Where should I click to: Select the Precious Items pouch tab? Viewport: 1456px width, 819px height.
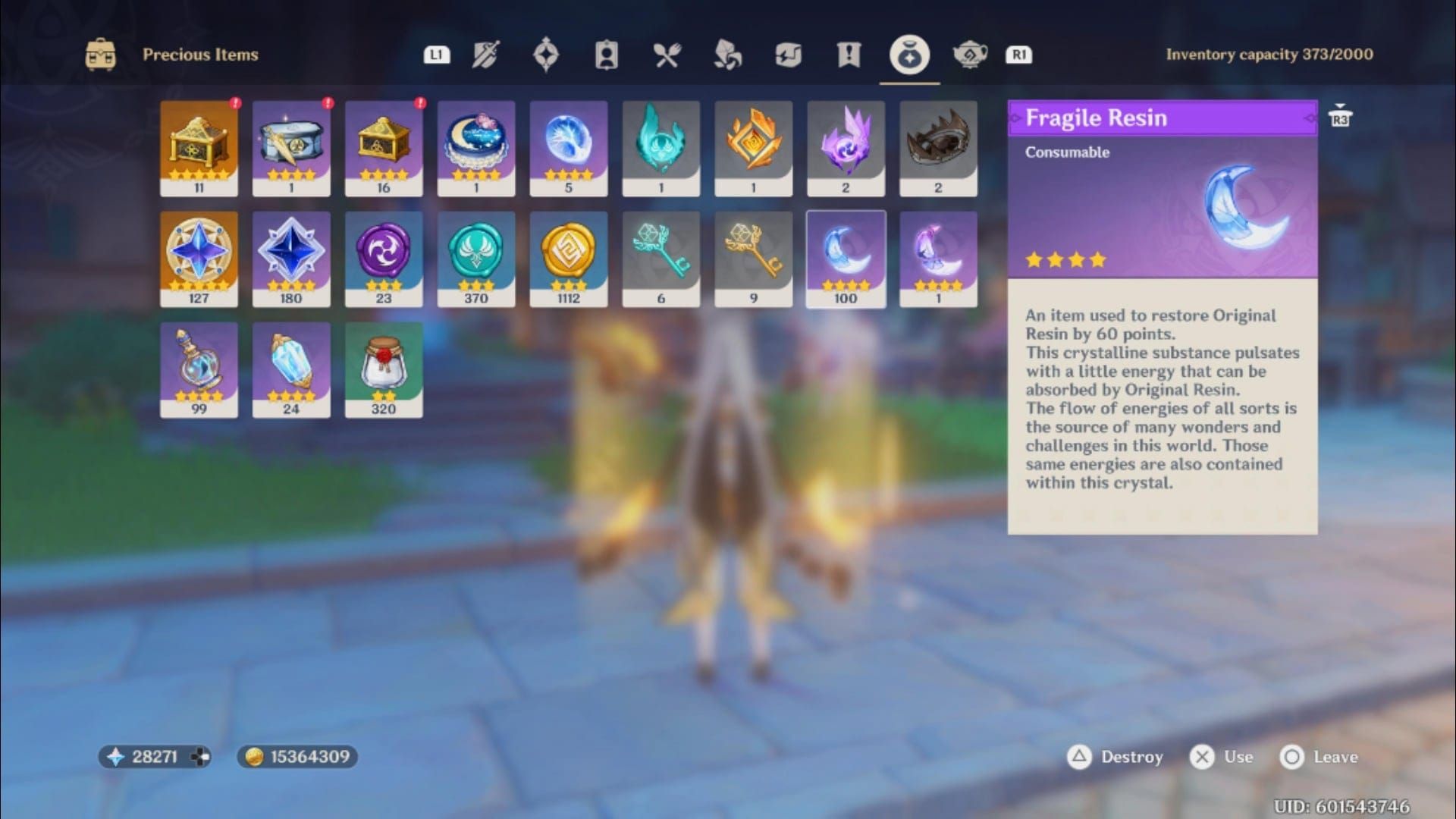pos(909,54)
